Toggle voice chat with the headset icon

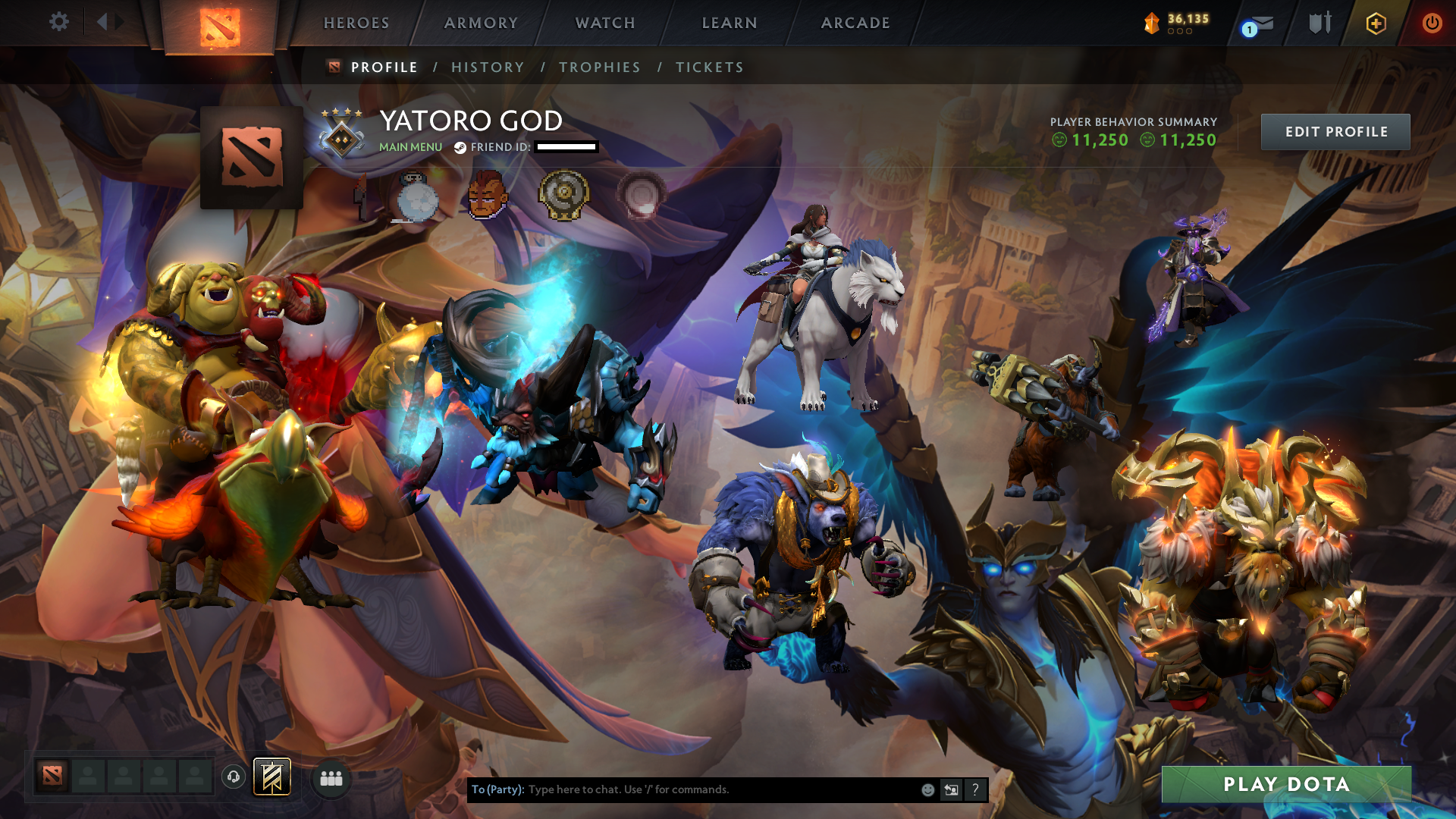click(x=233, y=777)
